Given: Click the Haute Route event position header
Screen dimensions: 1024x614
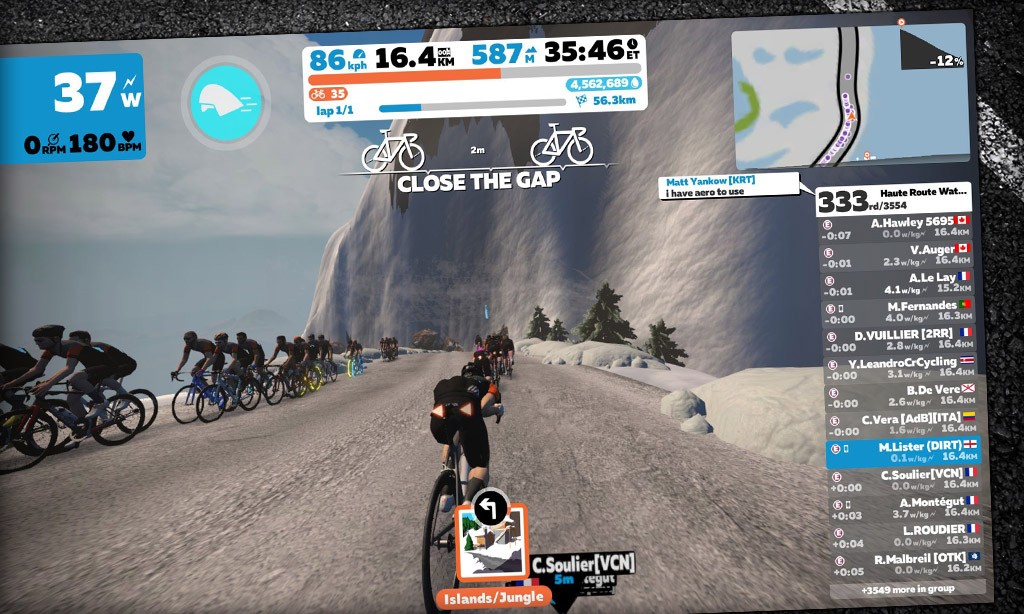Looking at the screenshot, I should click(x=893, y=199).
